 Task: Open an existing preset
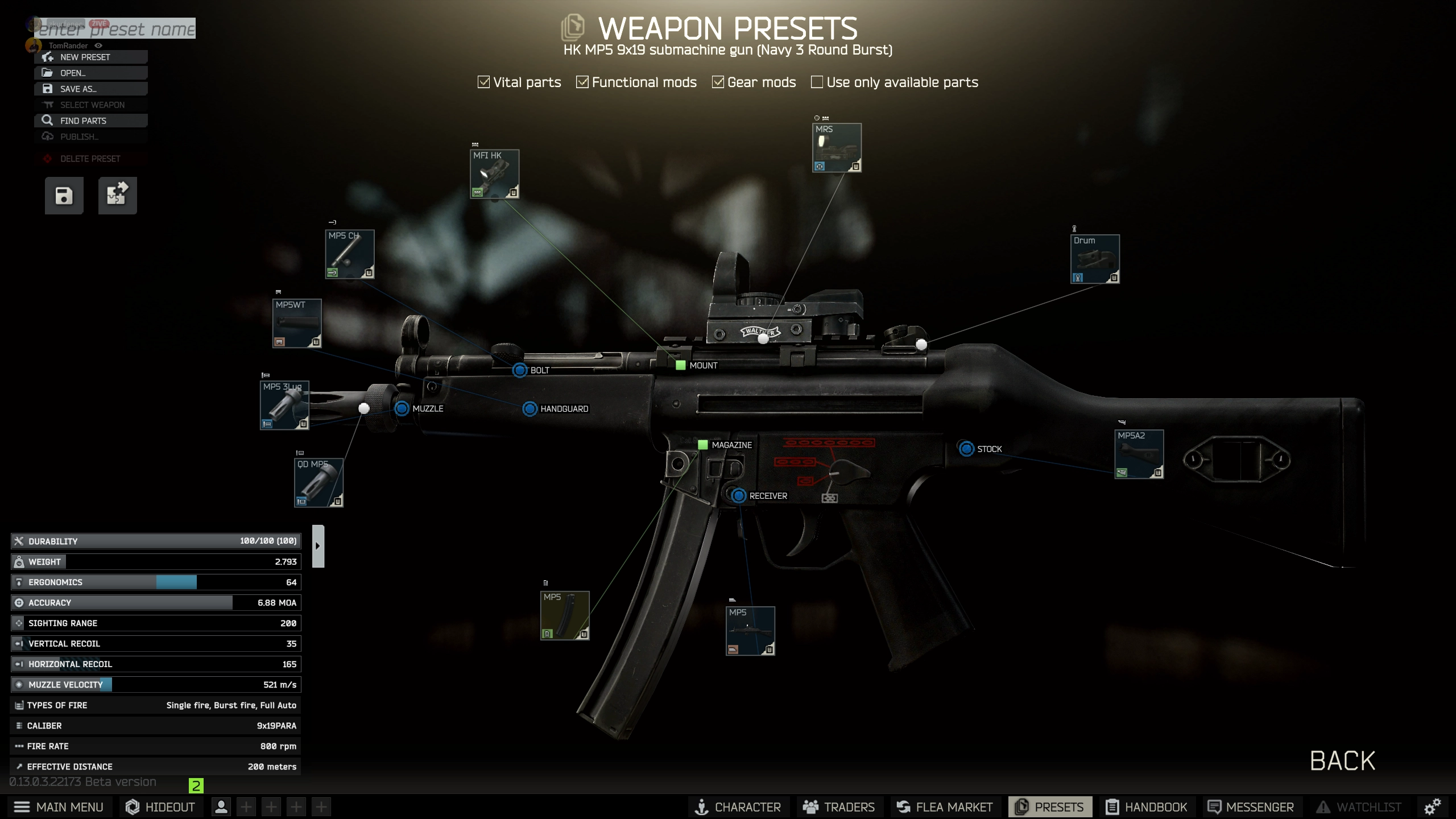point(91,73)
